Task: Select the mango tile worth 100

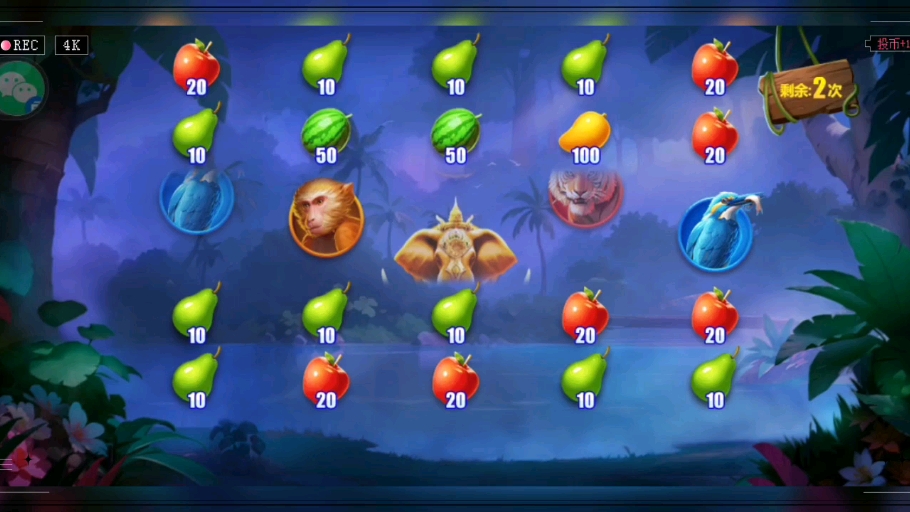Action: click(585, 134)
